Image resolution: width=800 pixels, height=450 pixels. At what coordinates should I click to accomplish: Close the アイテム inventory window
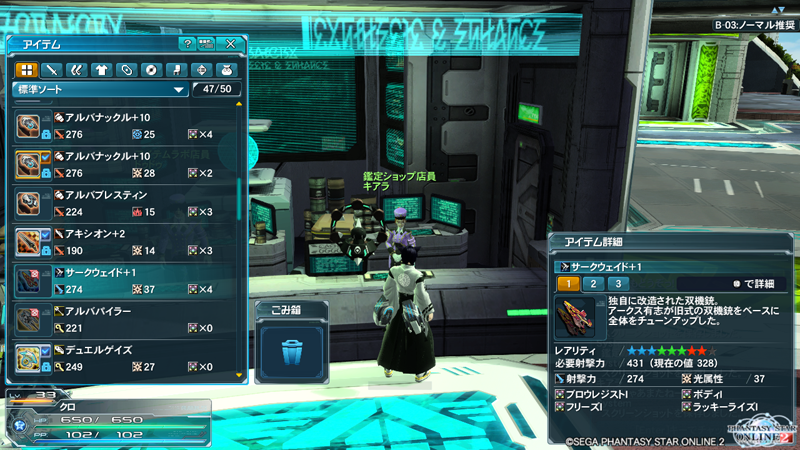[x=231, y=44]
